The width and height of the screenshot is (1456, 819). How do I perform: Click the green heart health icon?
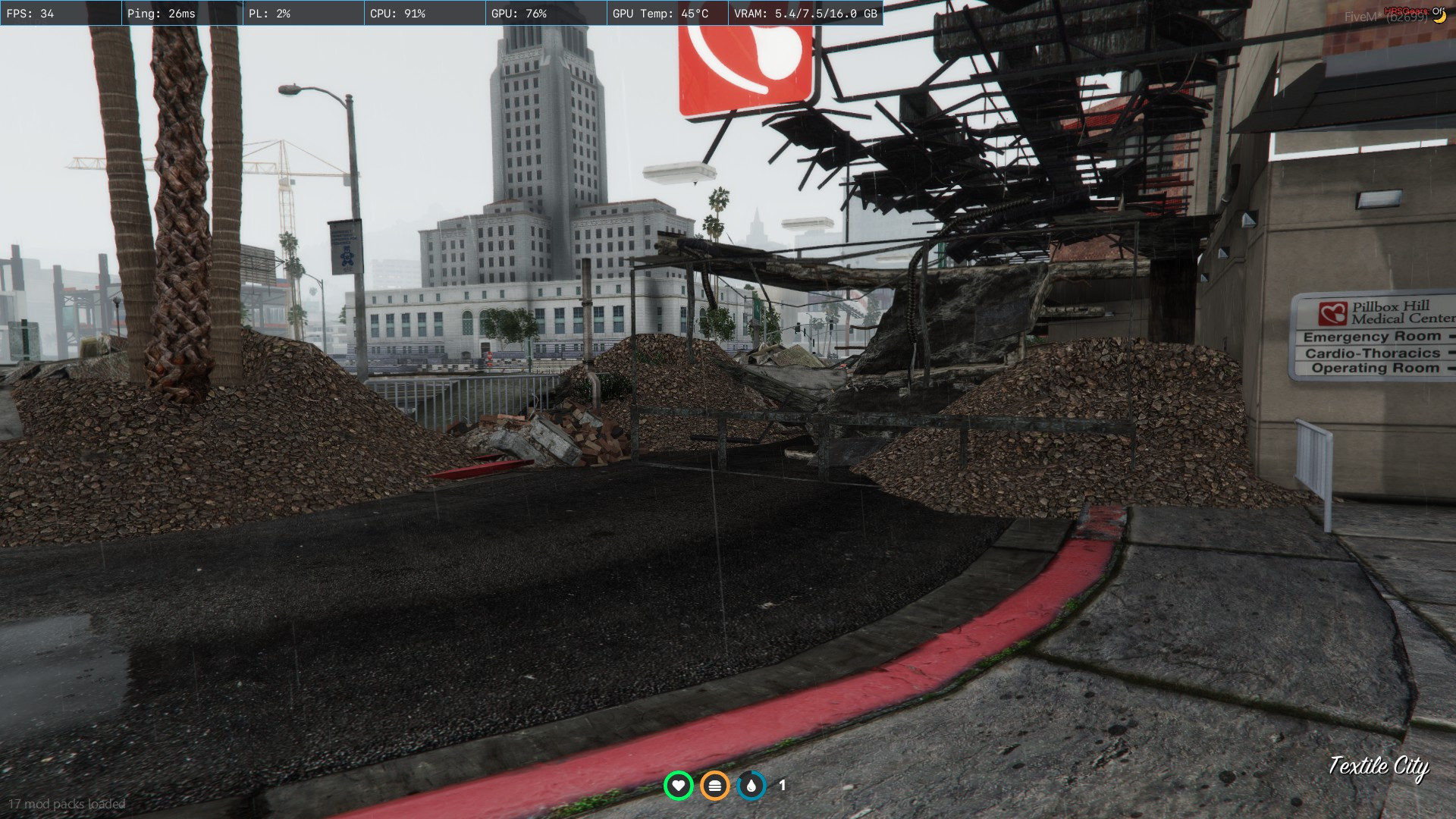pos(678,786)
